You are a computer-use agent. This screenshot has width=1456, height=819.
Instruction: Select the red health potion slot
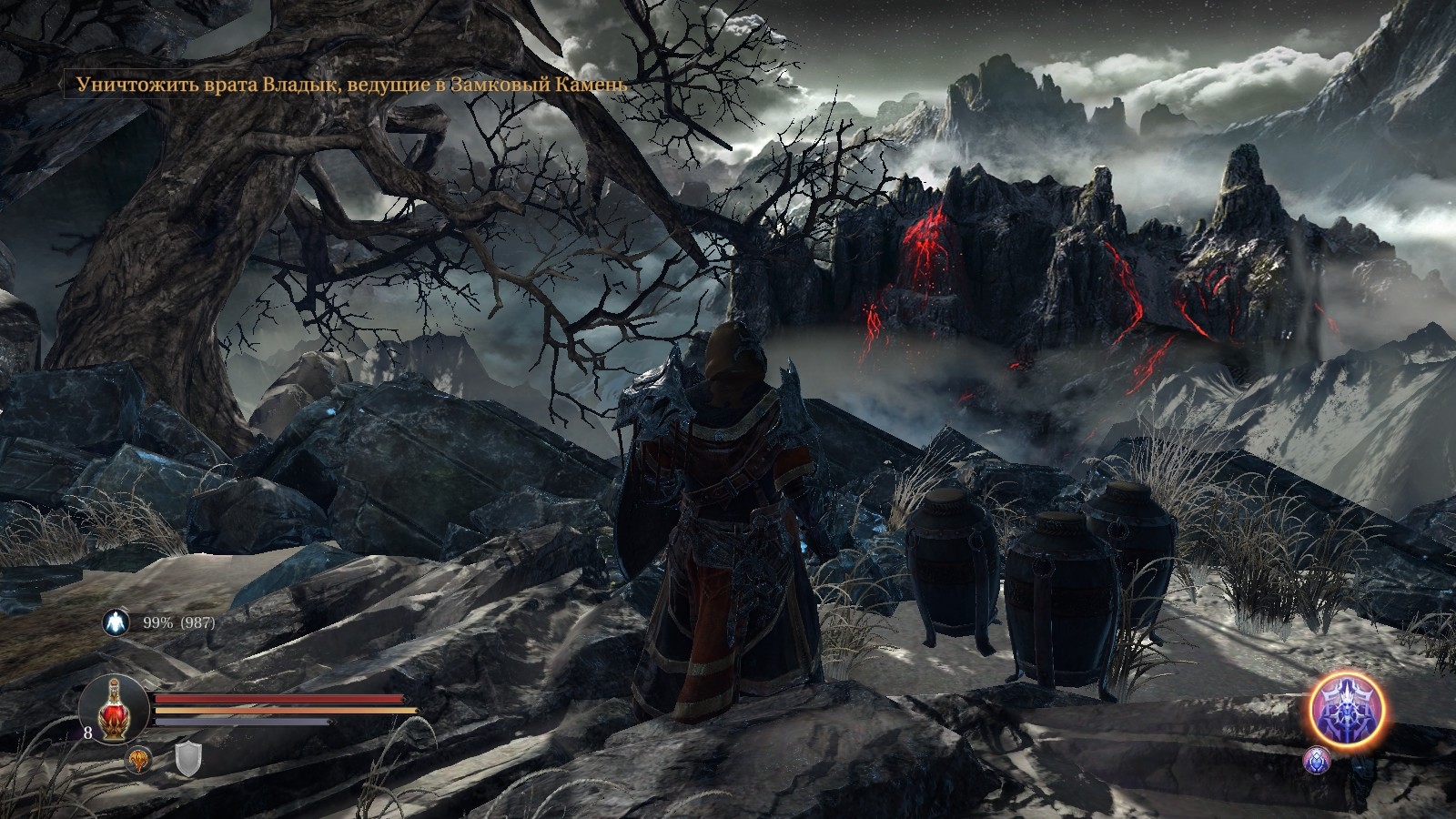pyautogui.click(x=115, y=708)
